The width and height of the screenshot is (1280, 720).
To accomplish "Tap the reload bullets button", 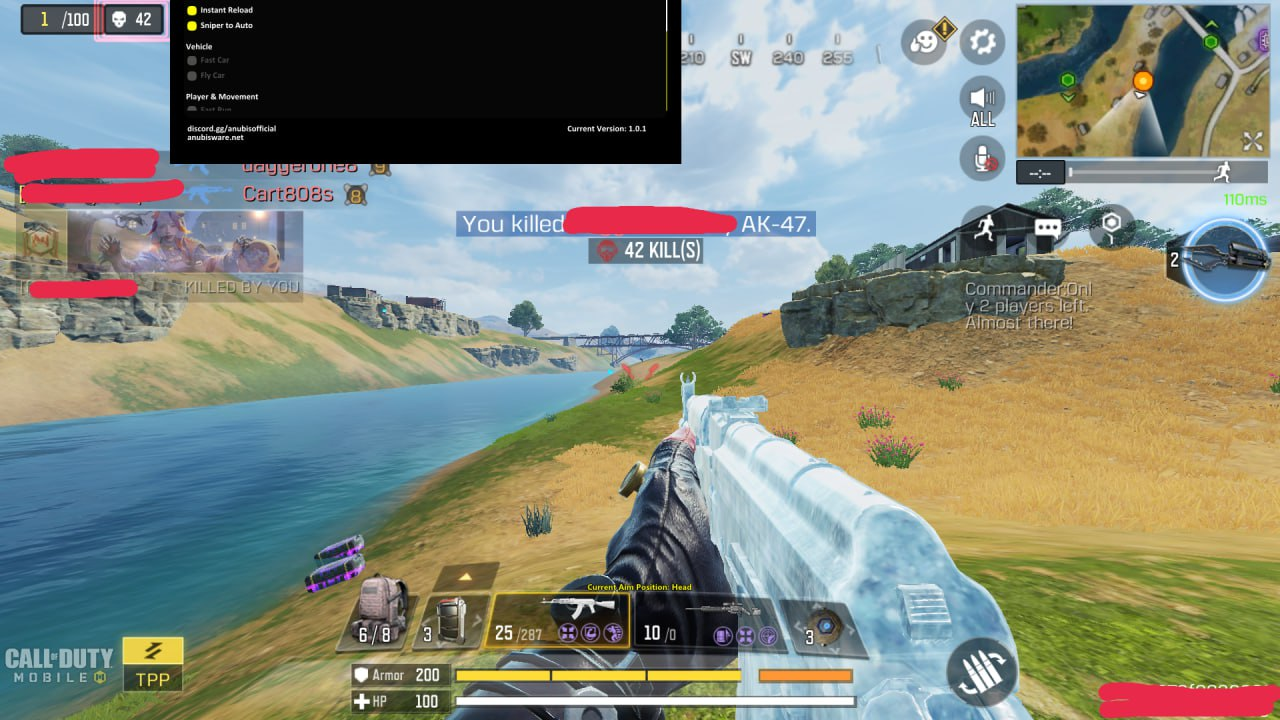I will (x=981, y=672).
